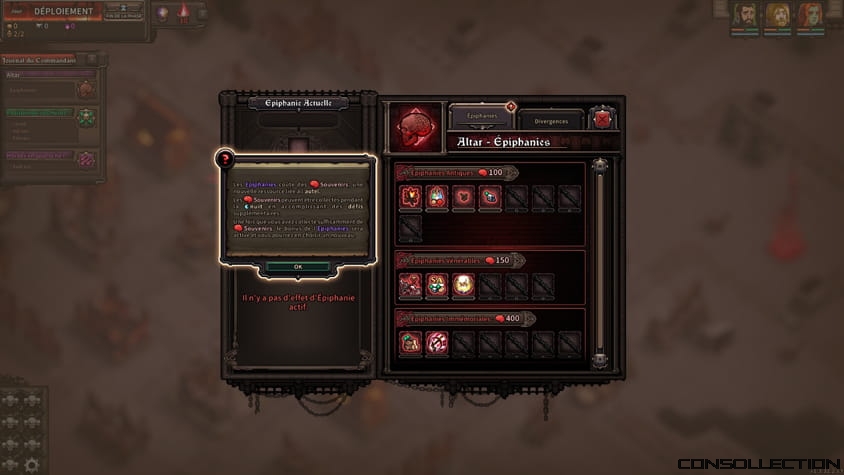Choose the glowing orb Épiphanies Vénérables icon
The height and width of the screenshot is (475, 844).
(x=463, y=286)
